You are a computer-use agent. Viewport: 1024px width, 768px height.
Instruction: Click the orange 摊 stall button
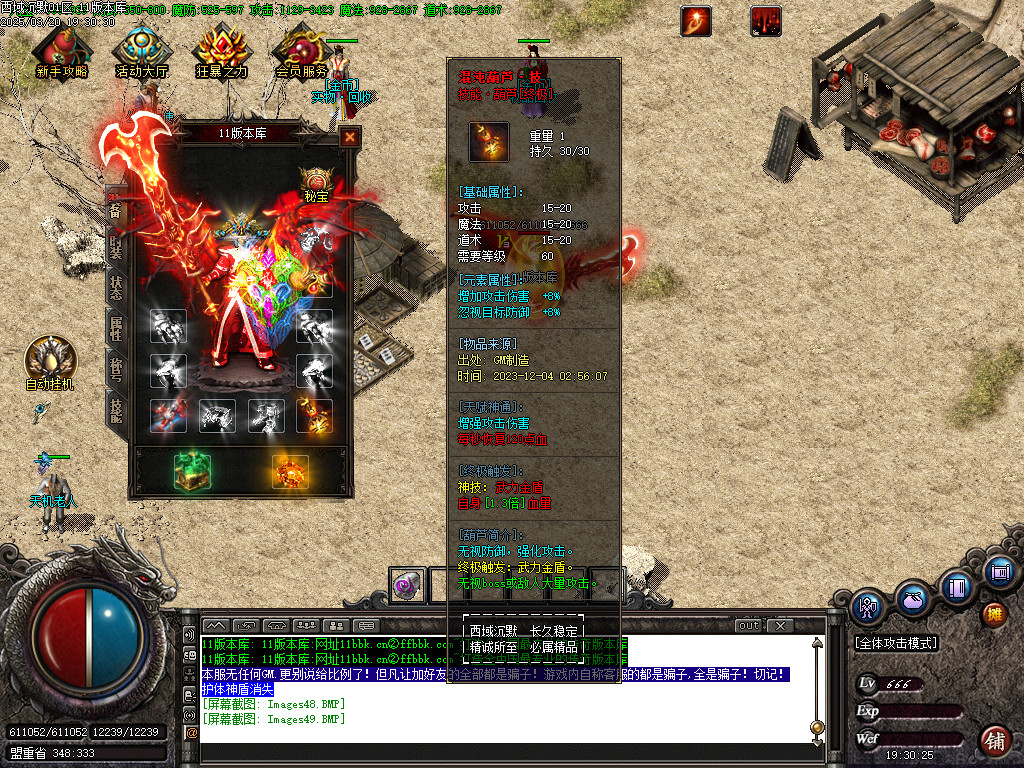993,613
